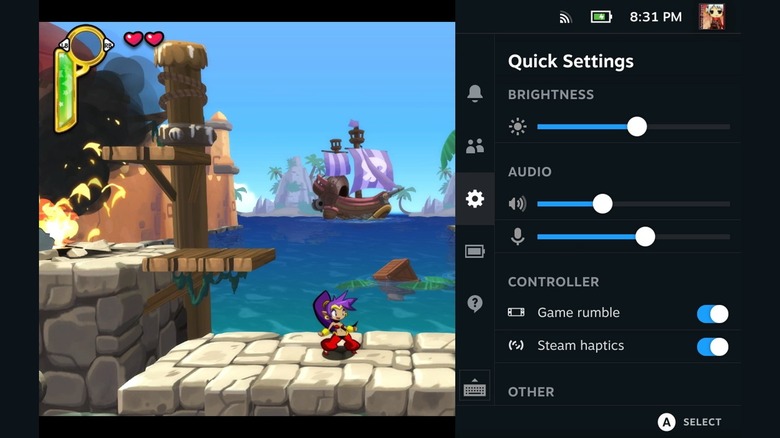Open the notifications bell tab
Viewport: 780px width, 438px height.
475,93
